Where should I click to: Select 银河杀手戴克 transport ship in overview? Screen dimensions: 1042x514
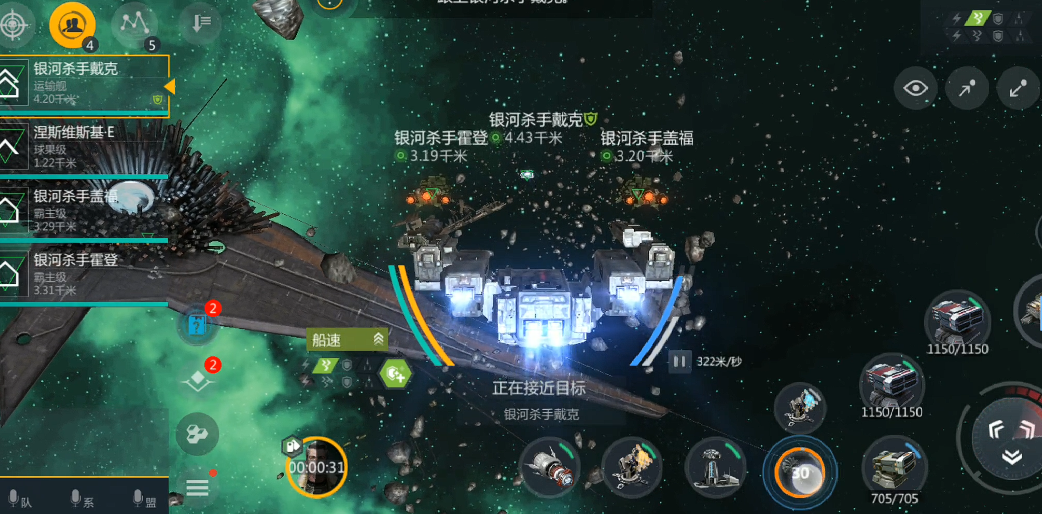(x=84, y=81)
